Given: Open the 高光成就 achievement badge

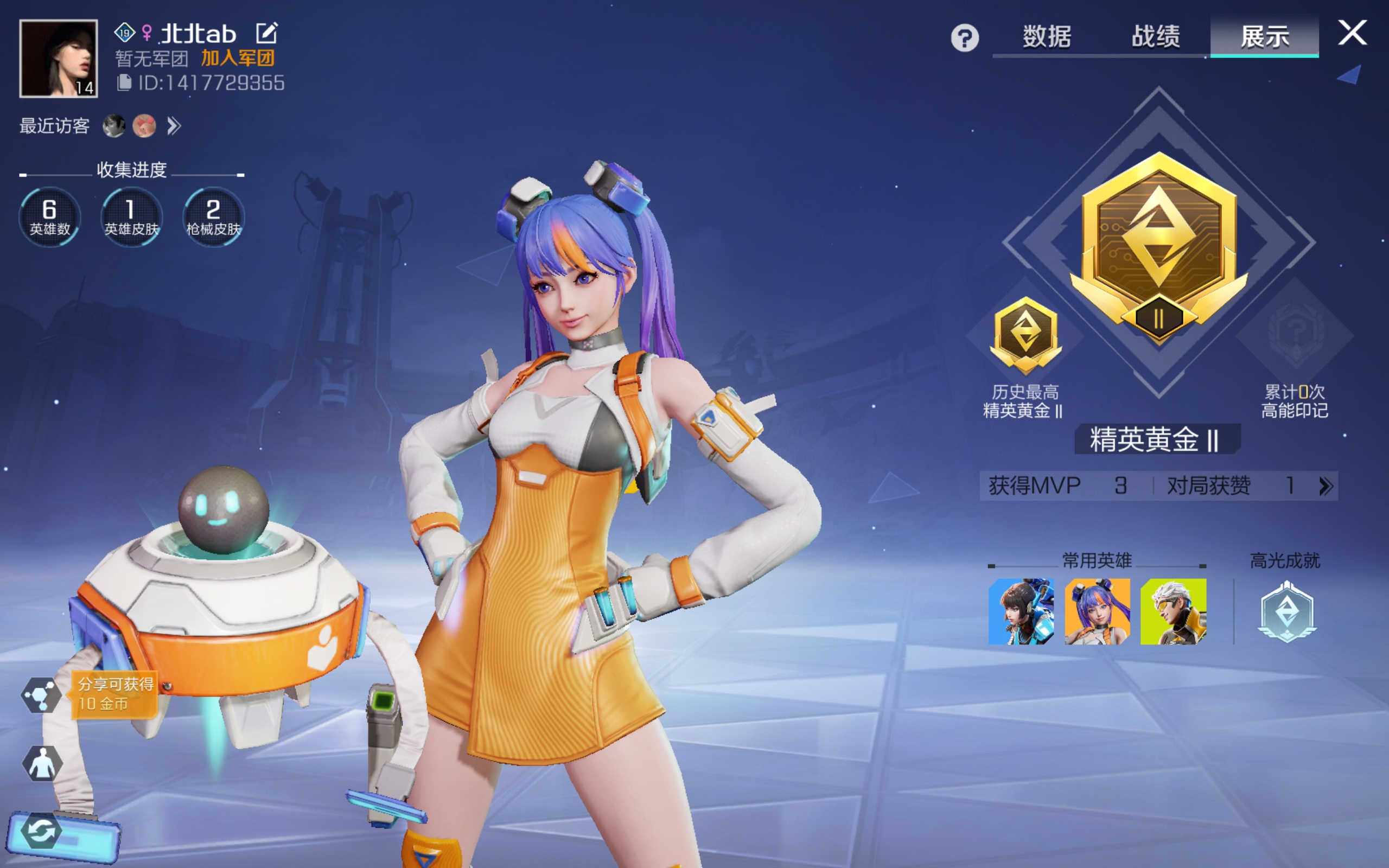Looking at the screenshot, I should point(1286,611).
